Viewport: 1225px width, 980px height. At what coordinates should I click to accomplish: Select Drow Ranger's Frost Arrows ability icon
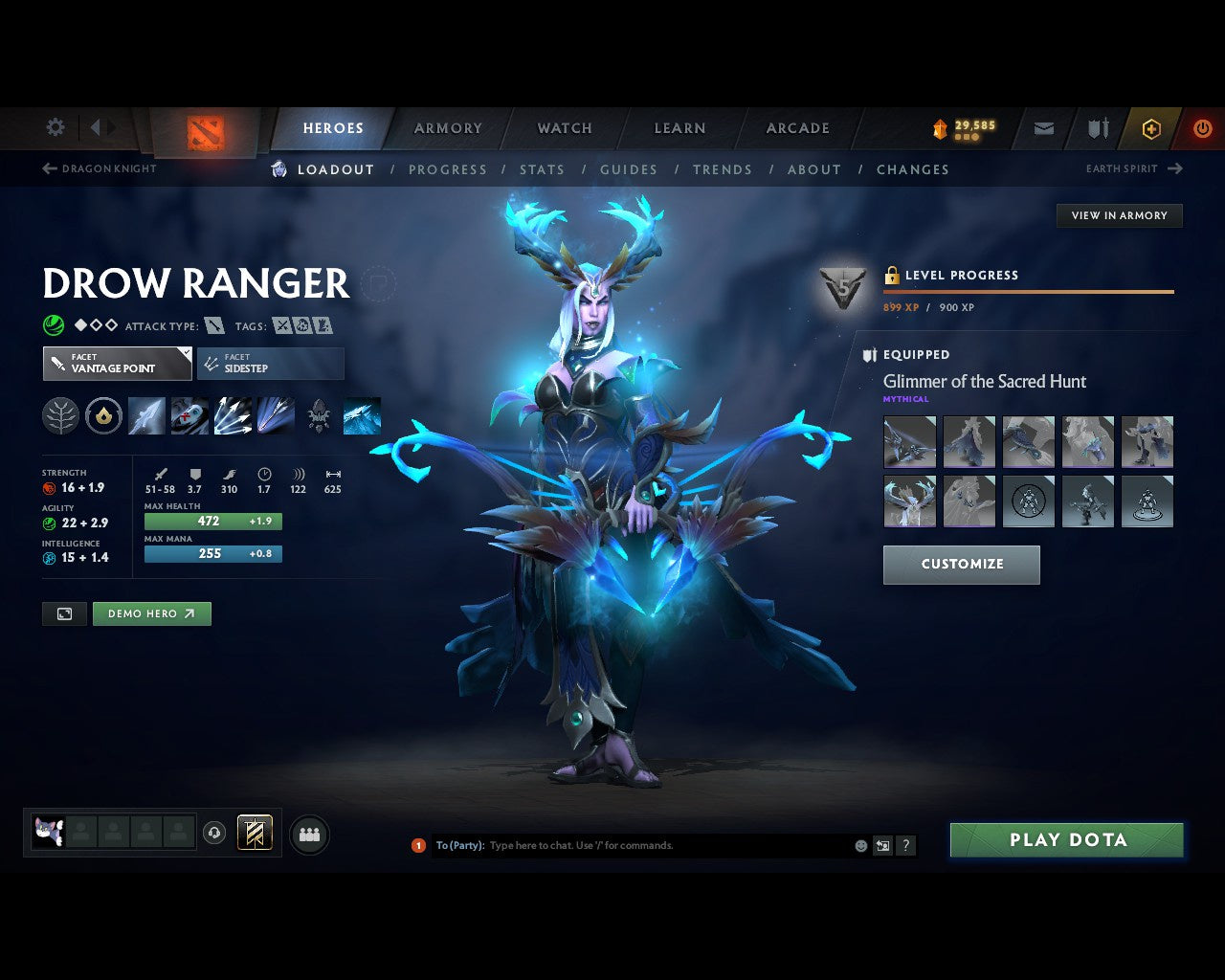(146, 415)
